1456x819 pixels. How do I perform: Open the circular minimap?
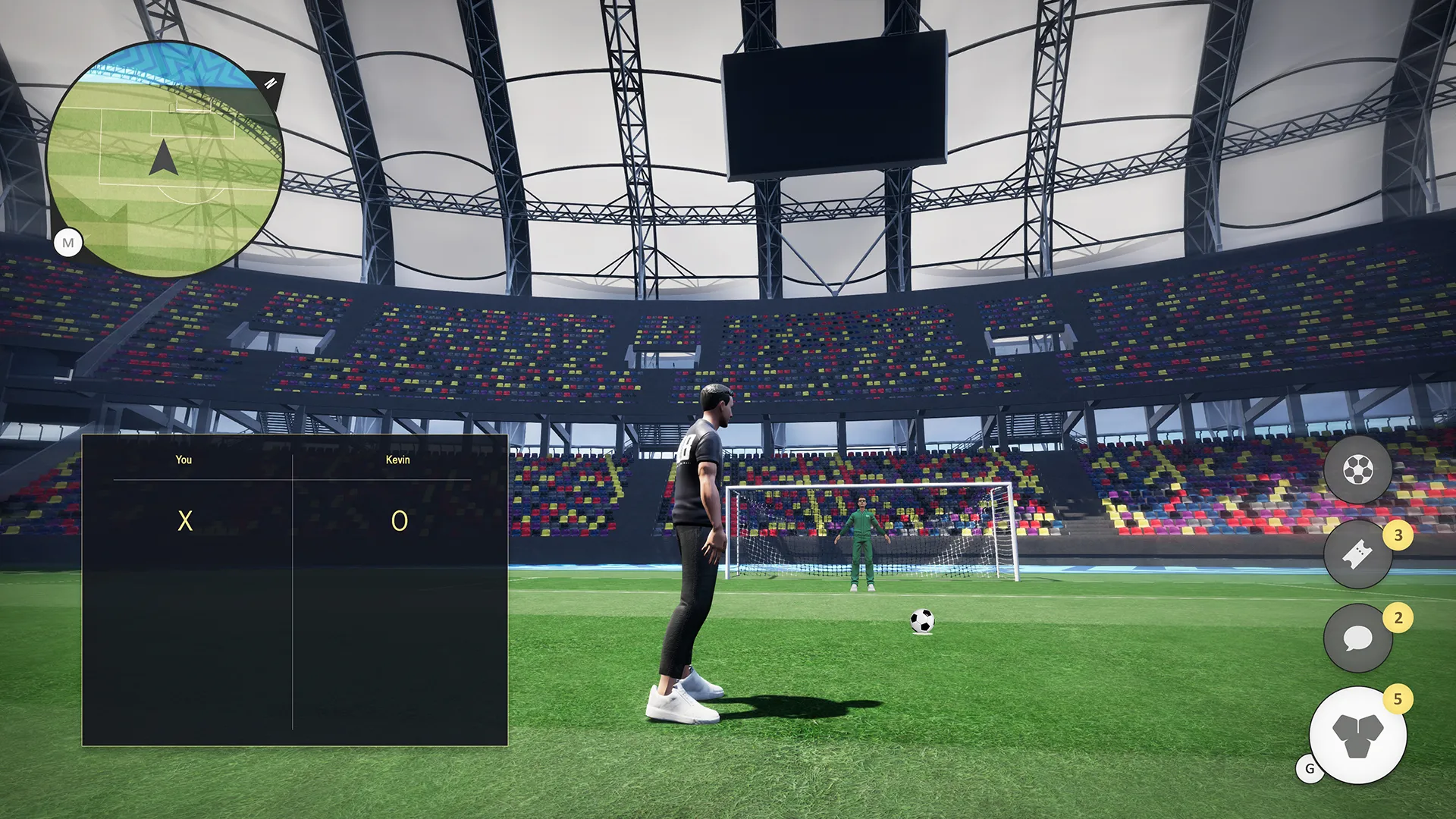click(x=164, y=159)
